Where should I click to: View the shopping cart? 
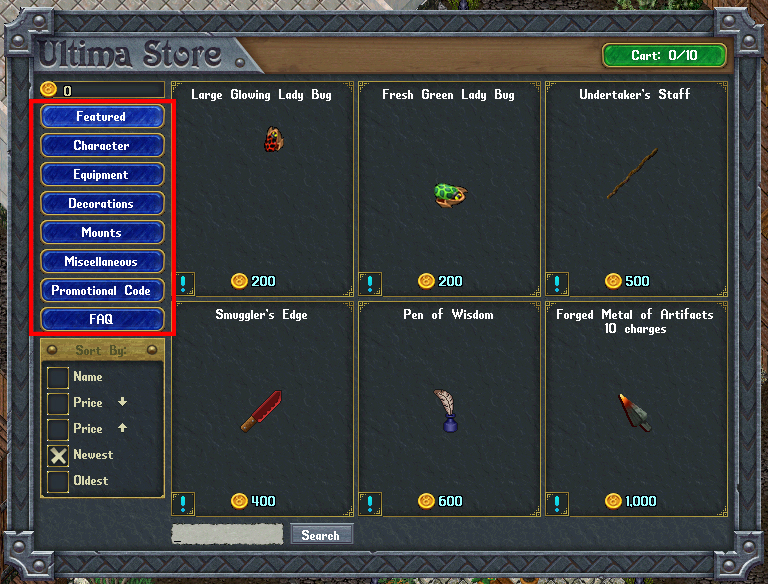[664, 56]
